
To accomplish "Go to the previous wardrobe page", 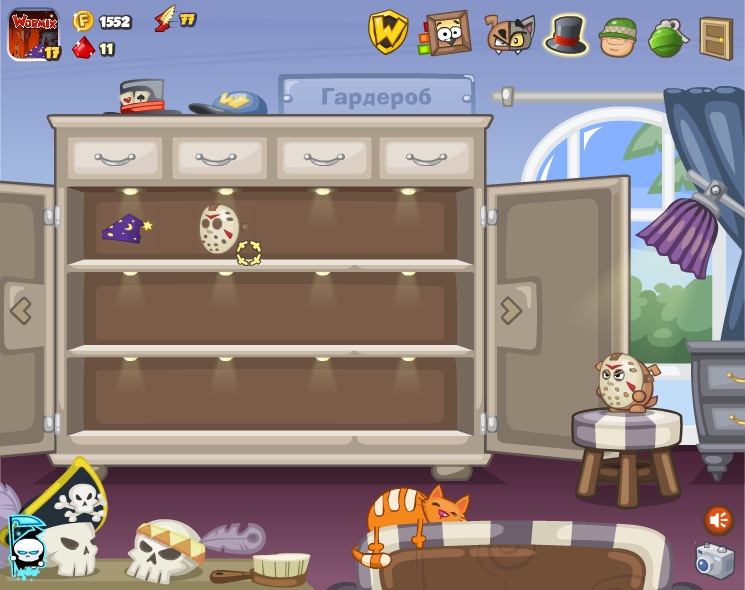I will pos(21,310).
